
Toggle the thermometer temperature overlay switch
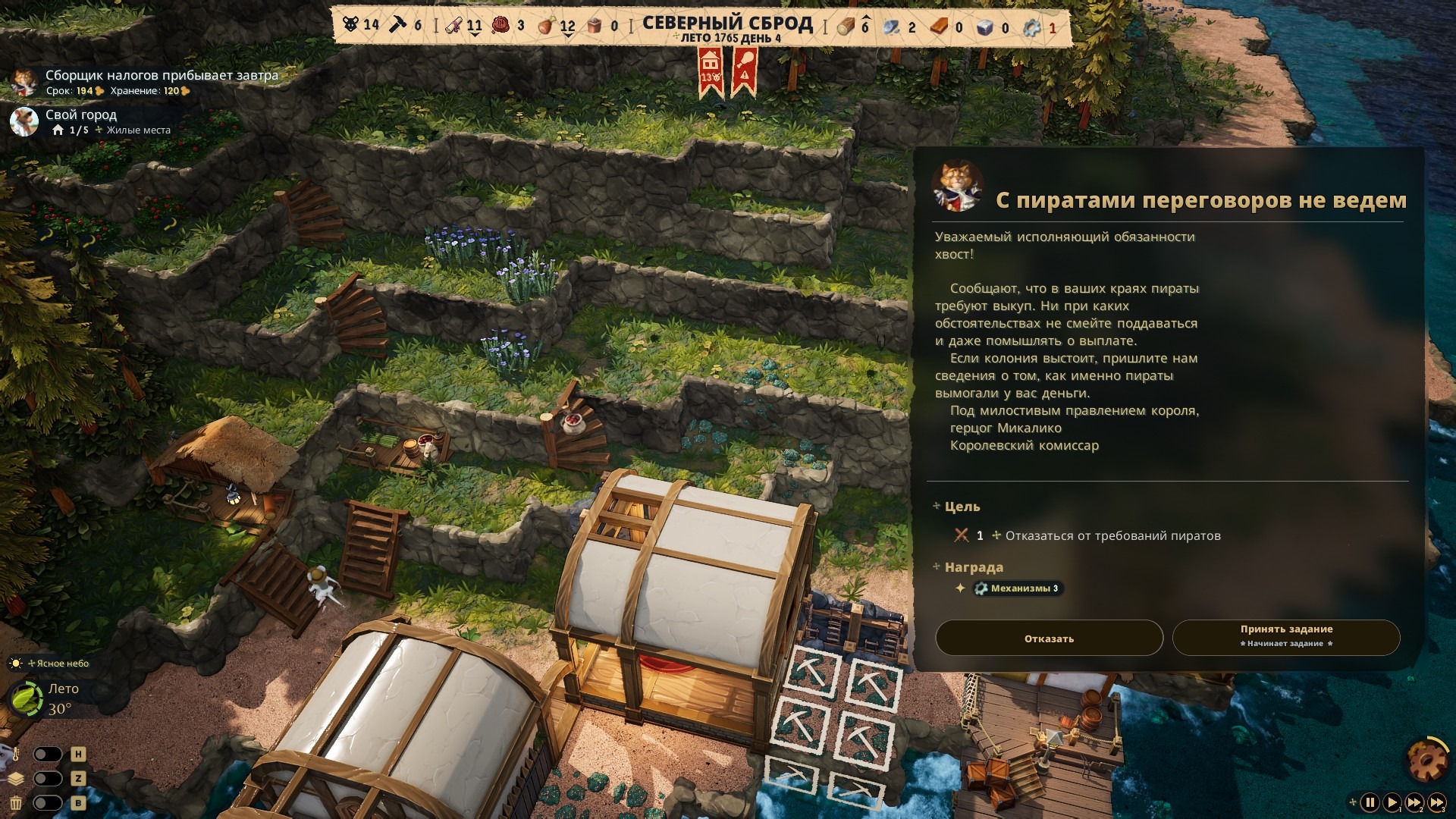click(47, 755)
